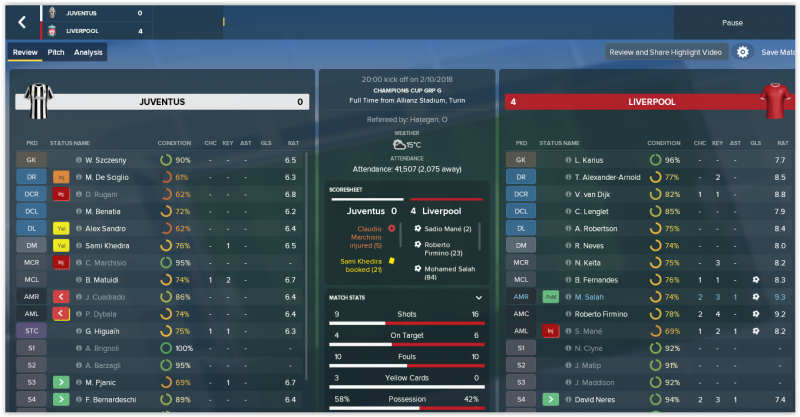Click B. Matuidi's player row

pyautogui.click(x=102, y=280)
